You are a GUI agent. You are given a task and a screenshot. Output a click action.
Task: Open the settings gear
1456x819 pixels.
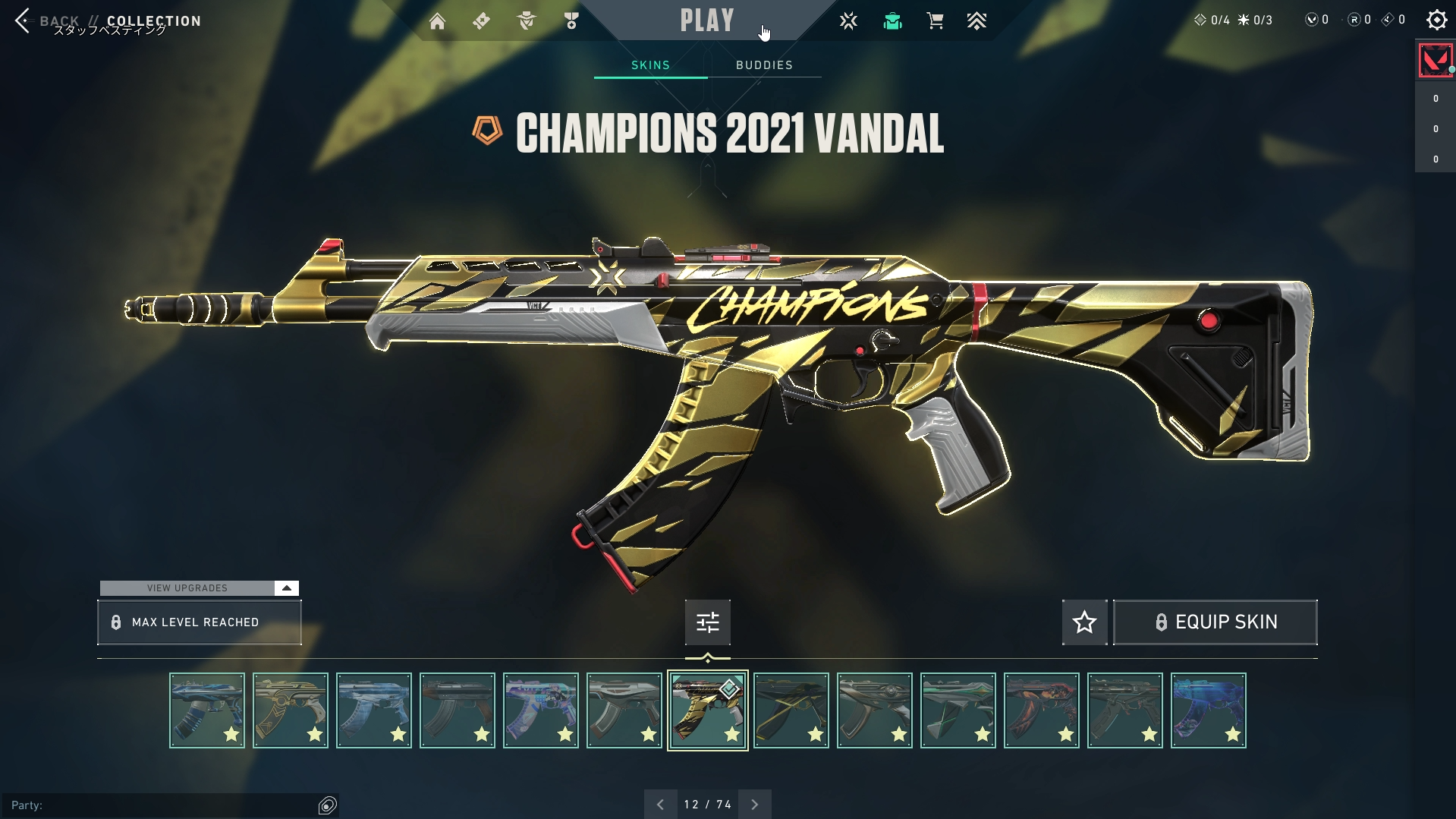(x=1436, y=20)
